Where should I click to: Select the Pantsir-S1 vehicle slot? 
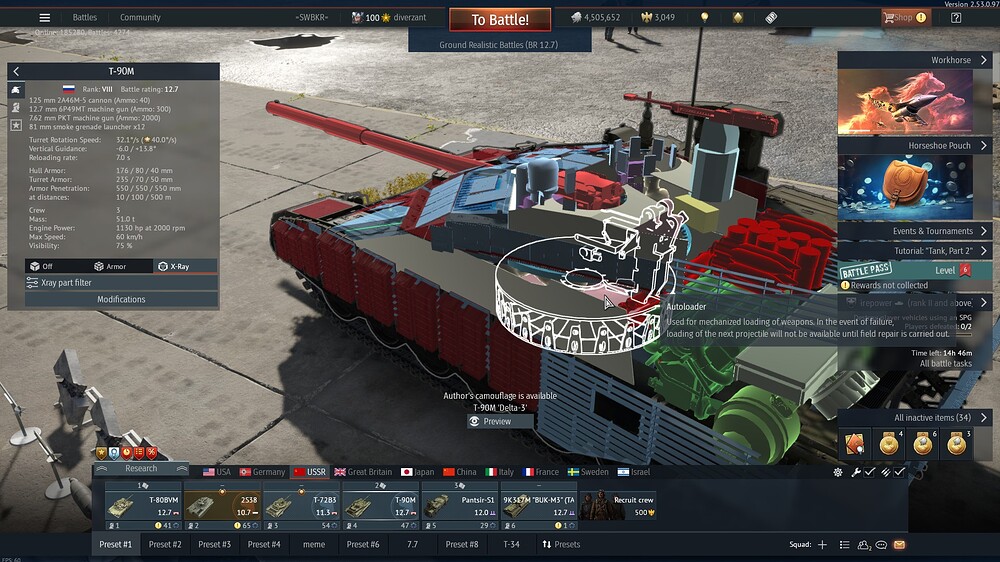coord(459,505)
